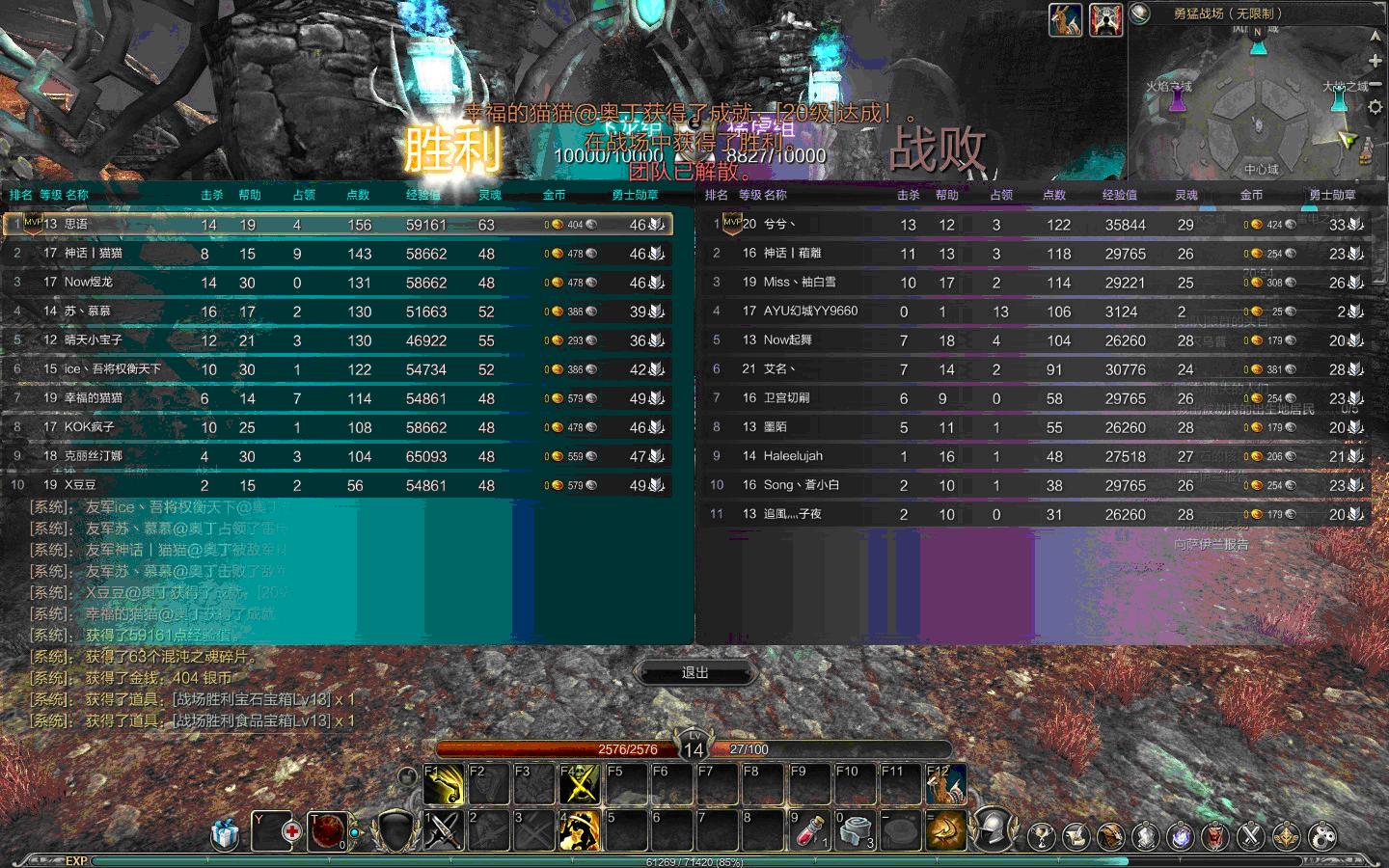Zoom out the minimap with the minus button
This screenshot has width=1389, height=868.
(x=1375, y=84)
